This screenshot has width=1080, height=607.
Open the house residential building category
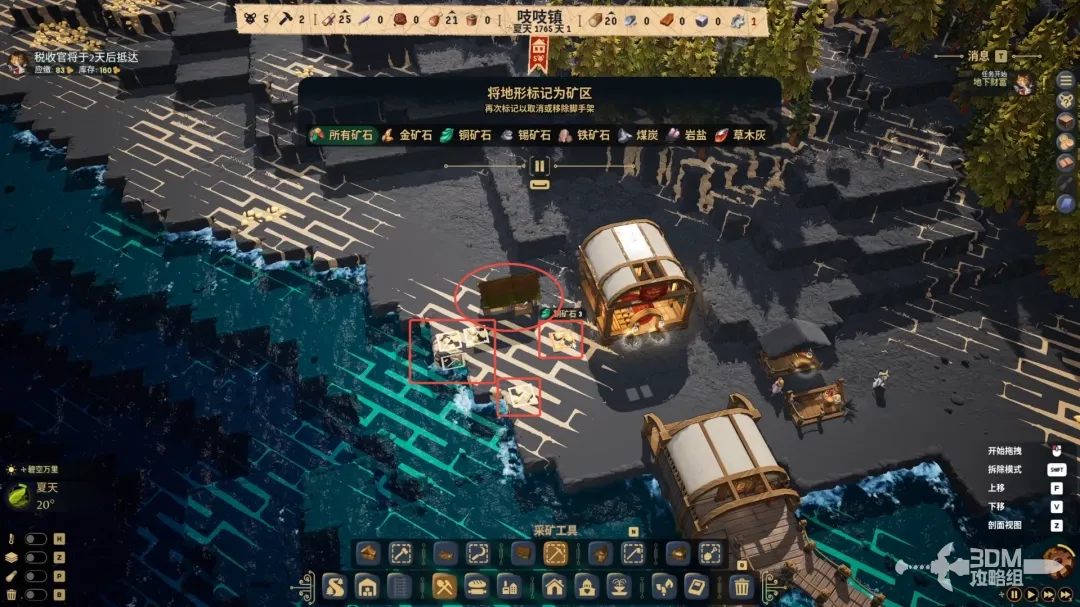point(553,587)
